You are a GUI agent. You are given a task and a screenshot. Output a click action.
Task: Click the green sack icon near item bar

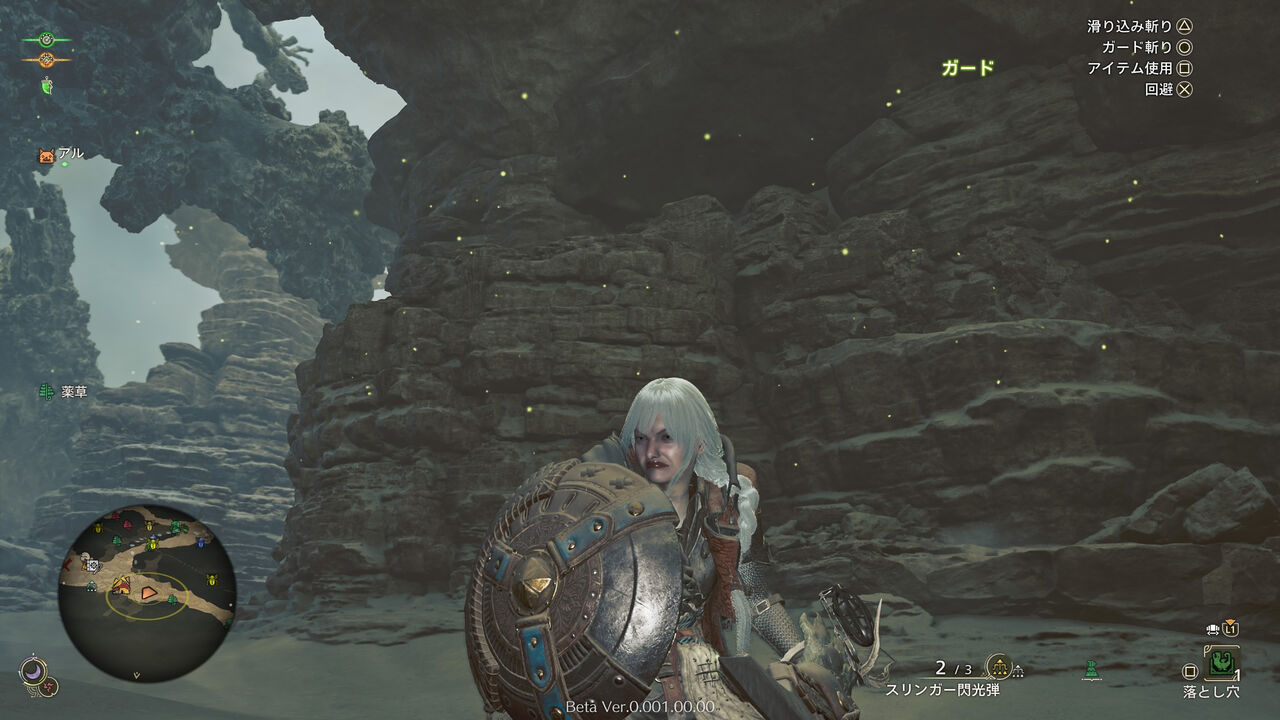coord(1091,668)
